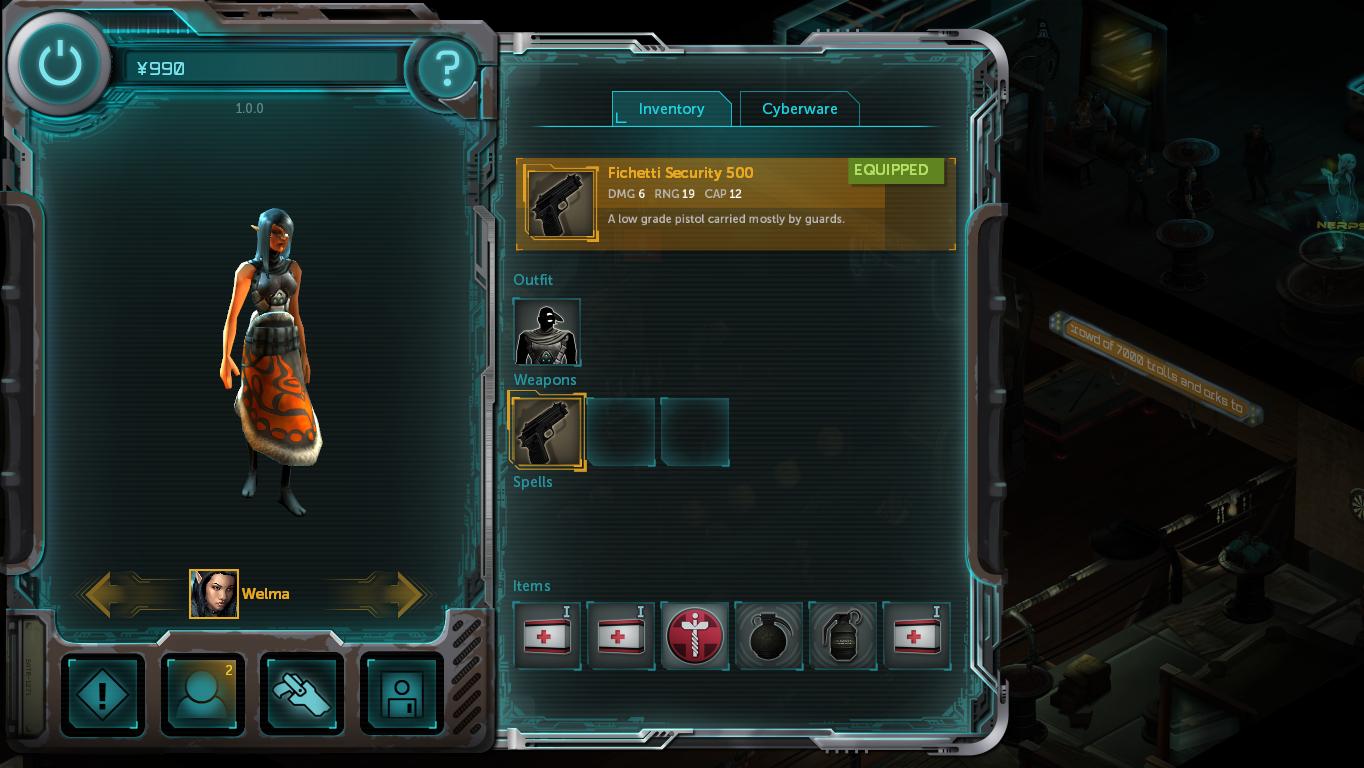Open the floppy disk save button

click(401, 694)
